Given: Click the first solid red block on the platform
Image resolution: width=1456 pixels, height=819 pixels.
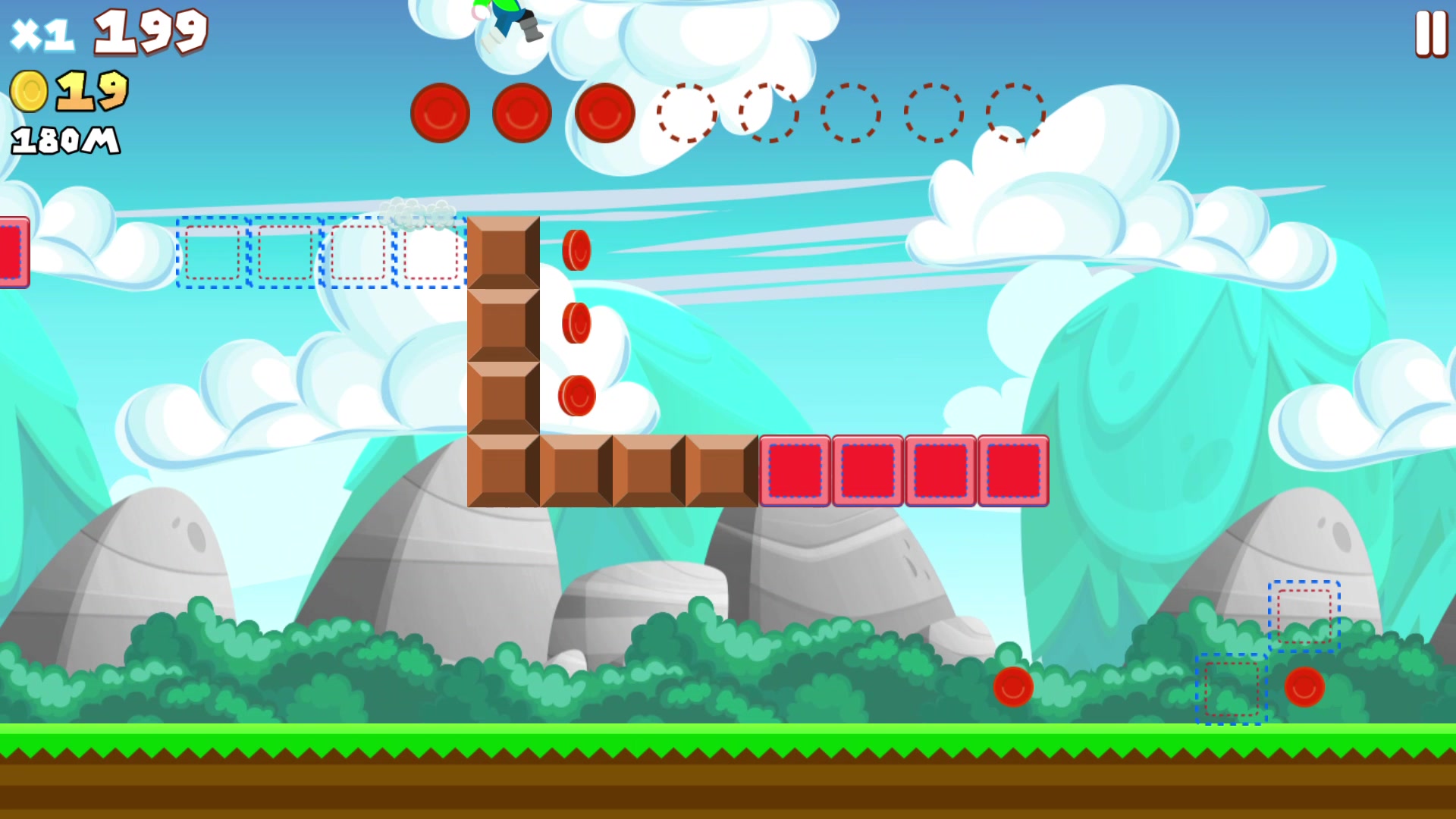Looking at the screenshot, I should [795, 469].
